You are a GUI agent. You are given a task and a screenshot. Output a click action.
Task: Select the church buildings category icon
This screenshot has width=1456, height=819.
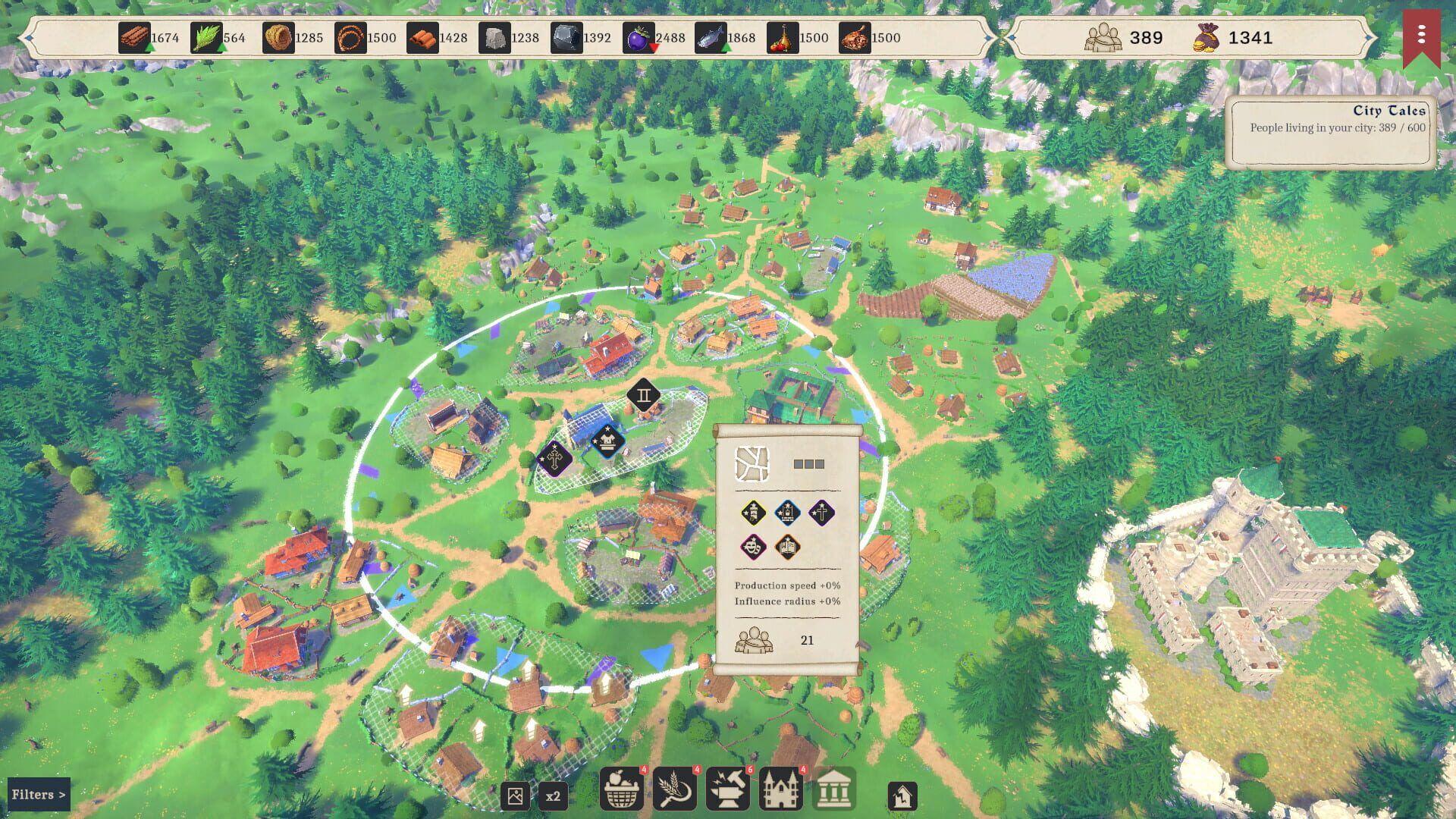tap(781, 790)
